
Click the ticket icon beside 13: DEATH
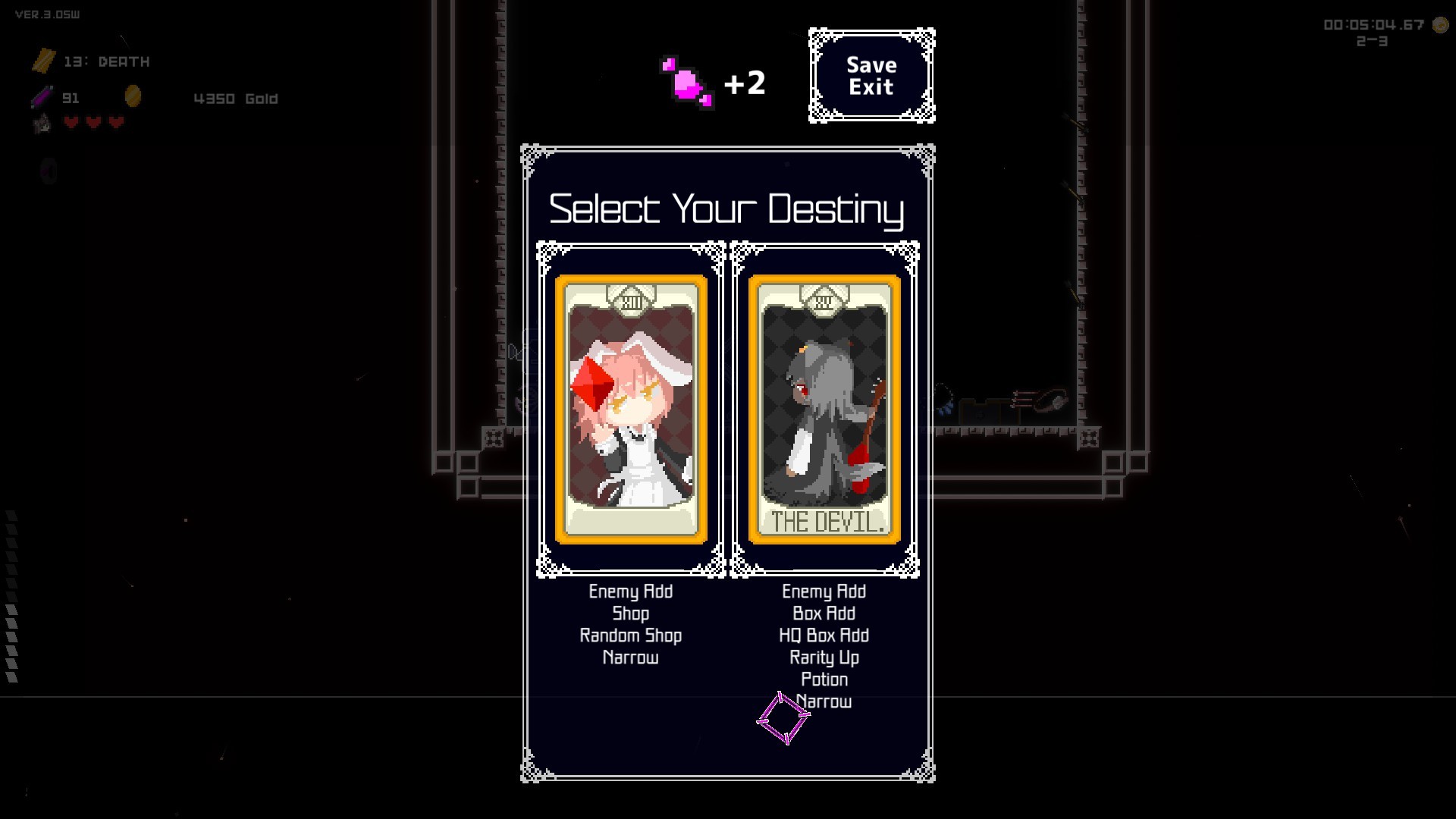44,61
